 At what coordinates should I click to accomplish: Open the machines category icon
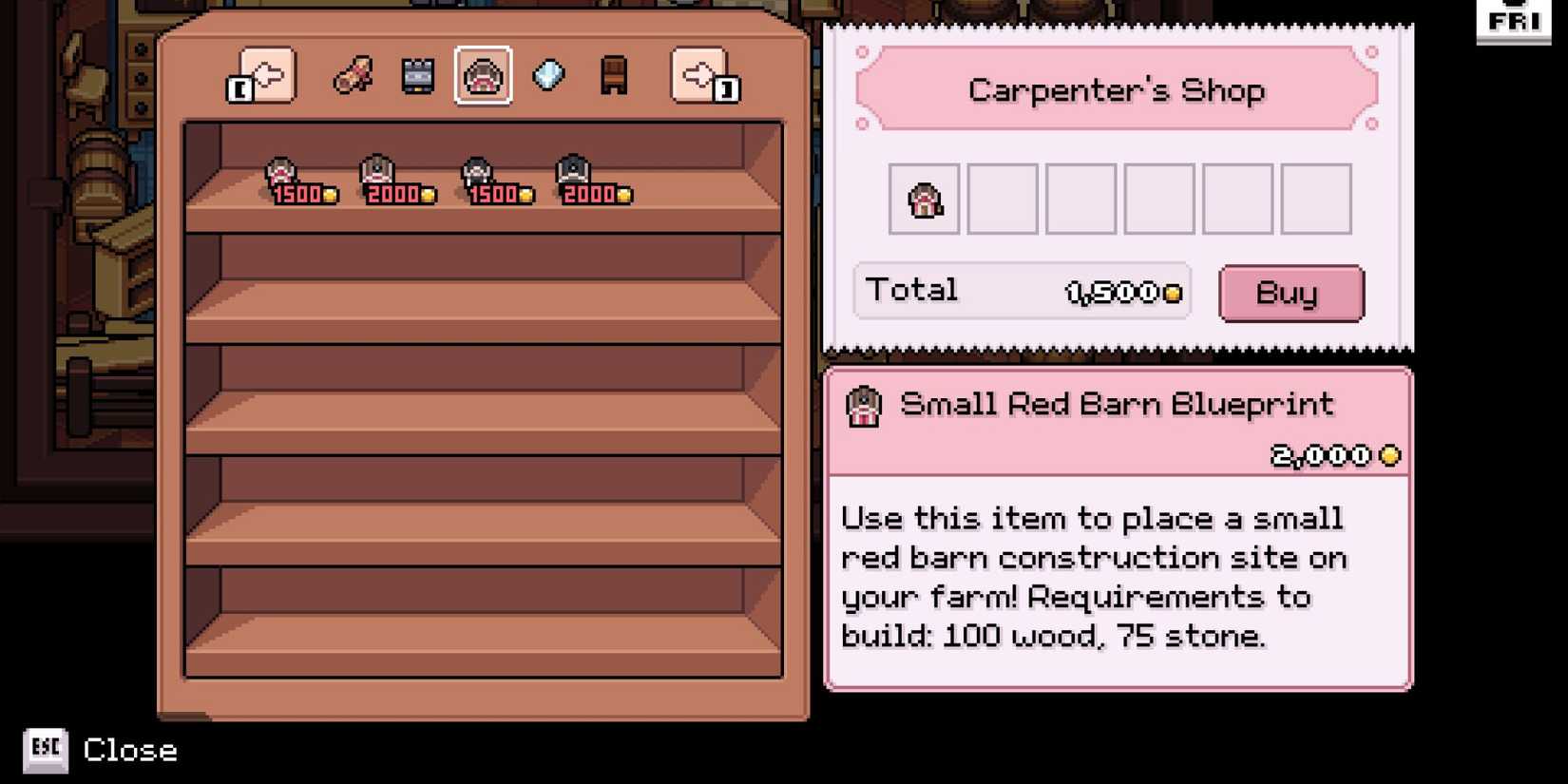[416, 74]
